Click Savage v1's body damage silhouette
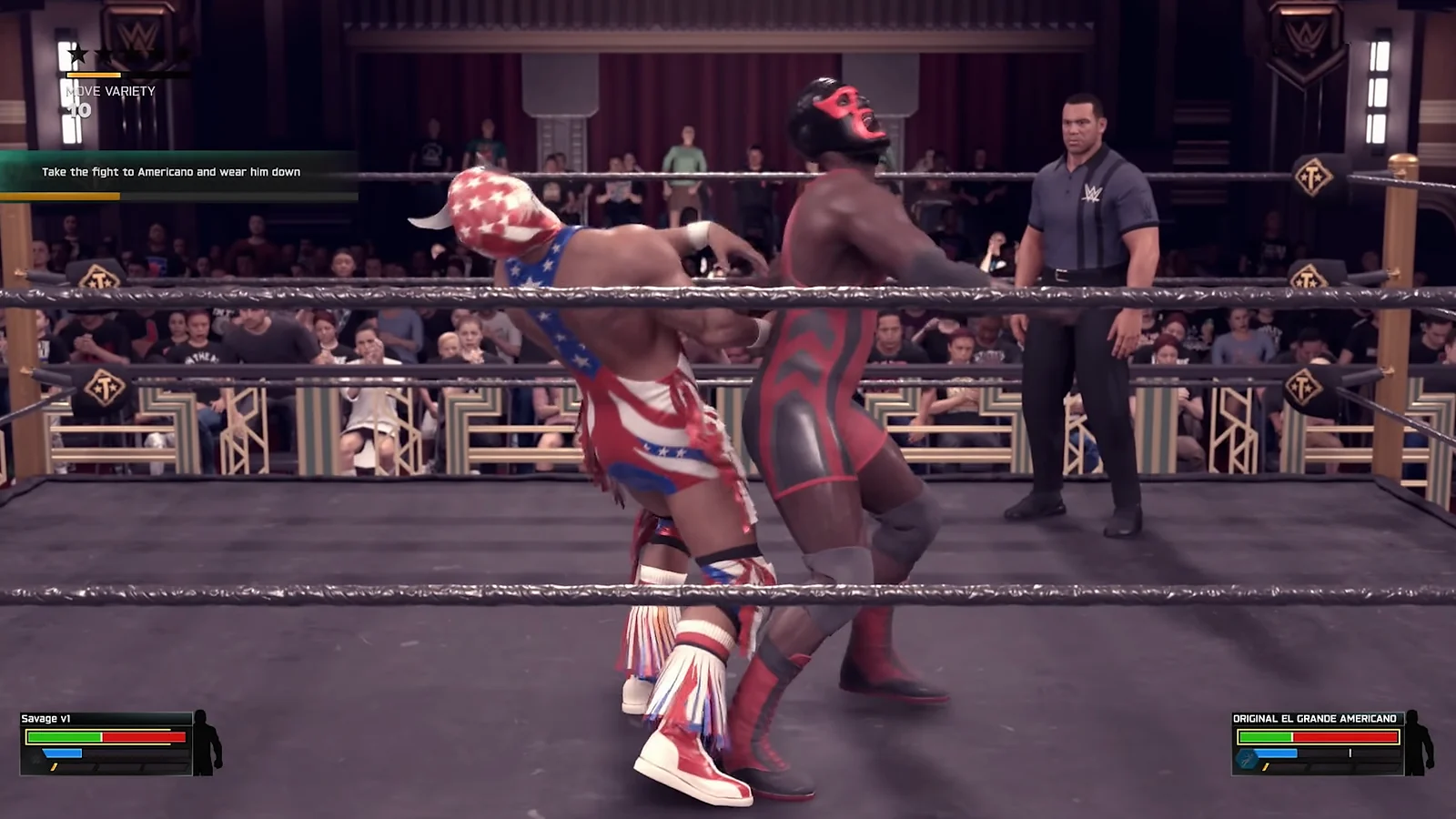 pos(206,743)
